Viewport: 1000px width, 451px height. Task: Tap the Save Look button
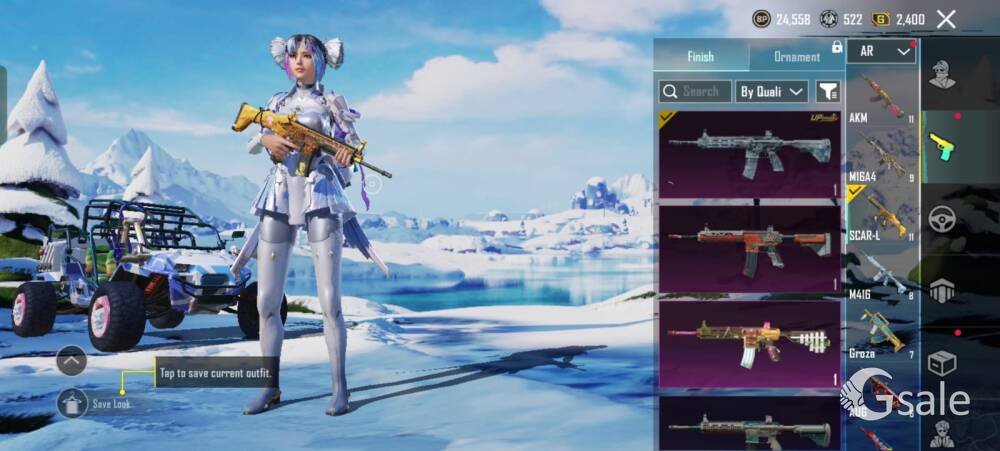click(73, 403)
